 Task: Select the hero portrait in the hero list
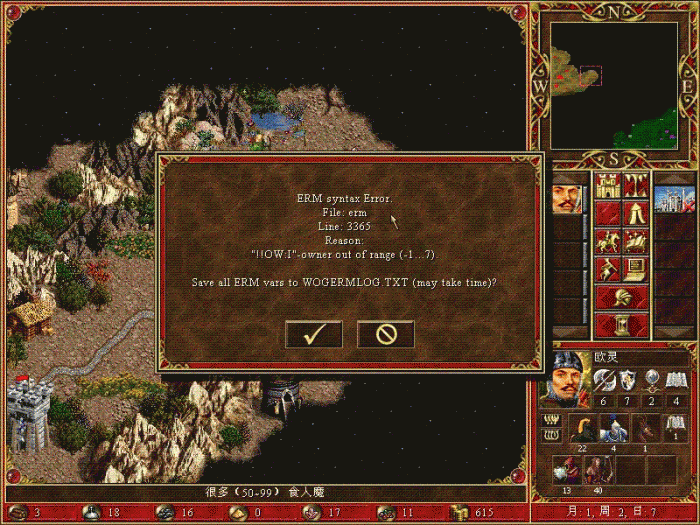[x=567, y=191]
